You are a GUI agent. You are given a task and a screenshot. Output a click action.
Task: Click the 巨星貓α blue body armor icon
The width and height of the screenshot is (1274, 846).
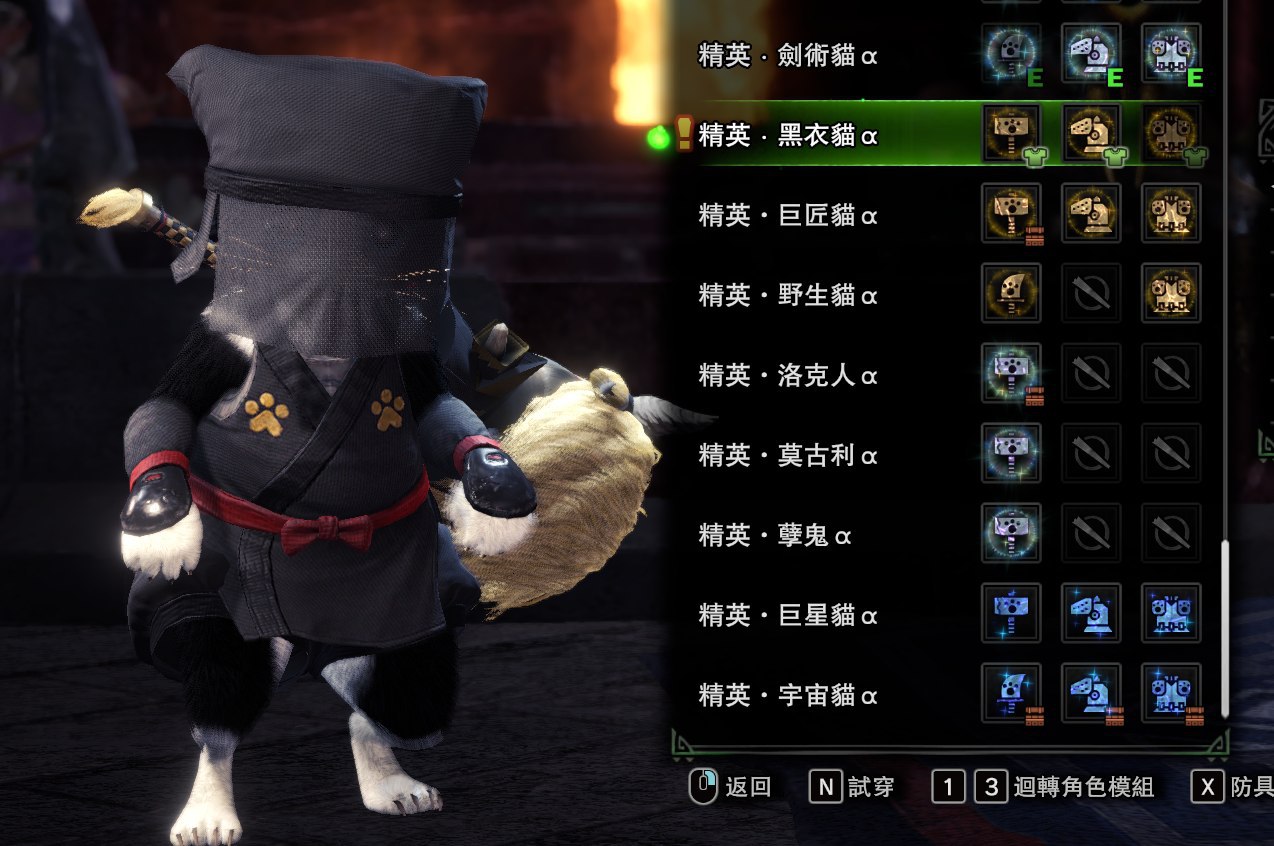pos(1171,613)
